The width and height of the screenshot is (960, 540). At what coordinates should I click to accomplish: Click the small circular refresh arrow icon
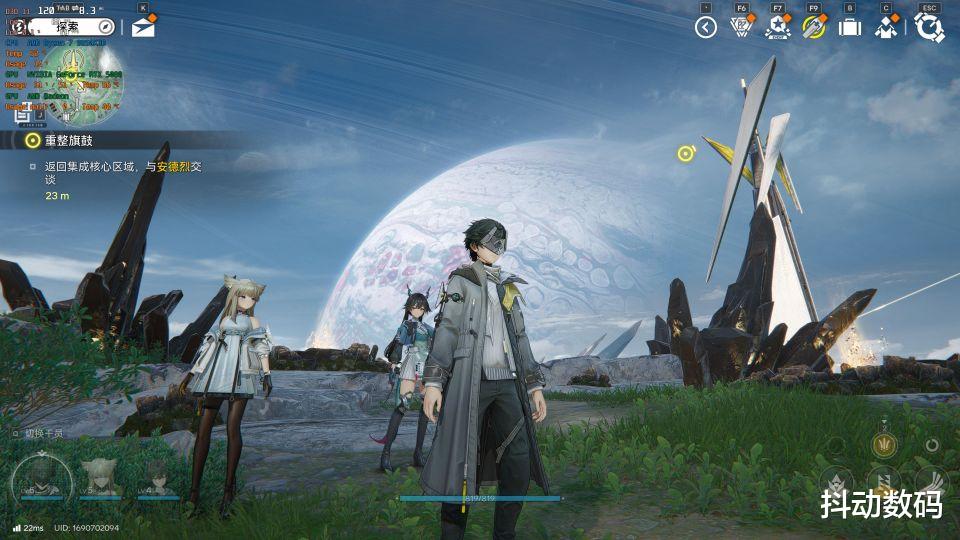932,444
